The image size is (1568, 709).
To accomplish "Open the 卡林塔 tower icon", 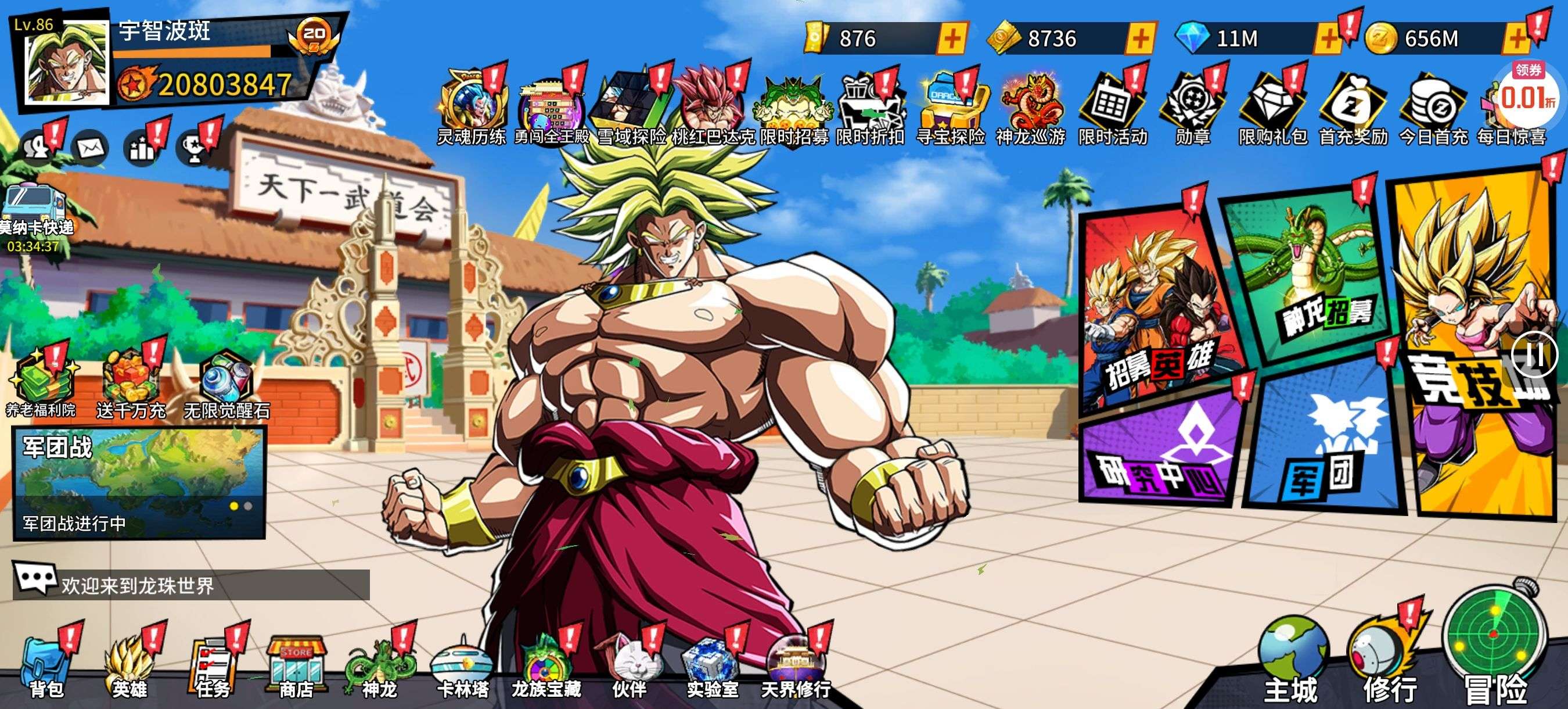I will click(x=462, y=667).
